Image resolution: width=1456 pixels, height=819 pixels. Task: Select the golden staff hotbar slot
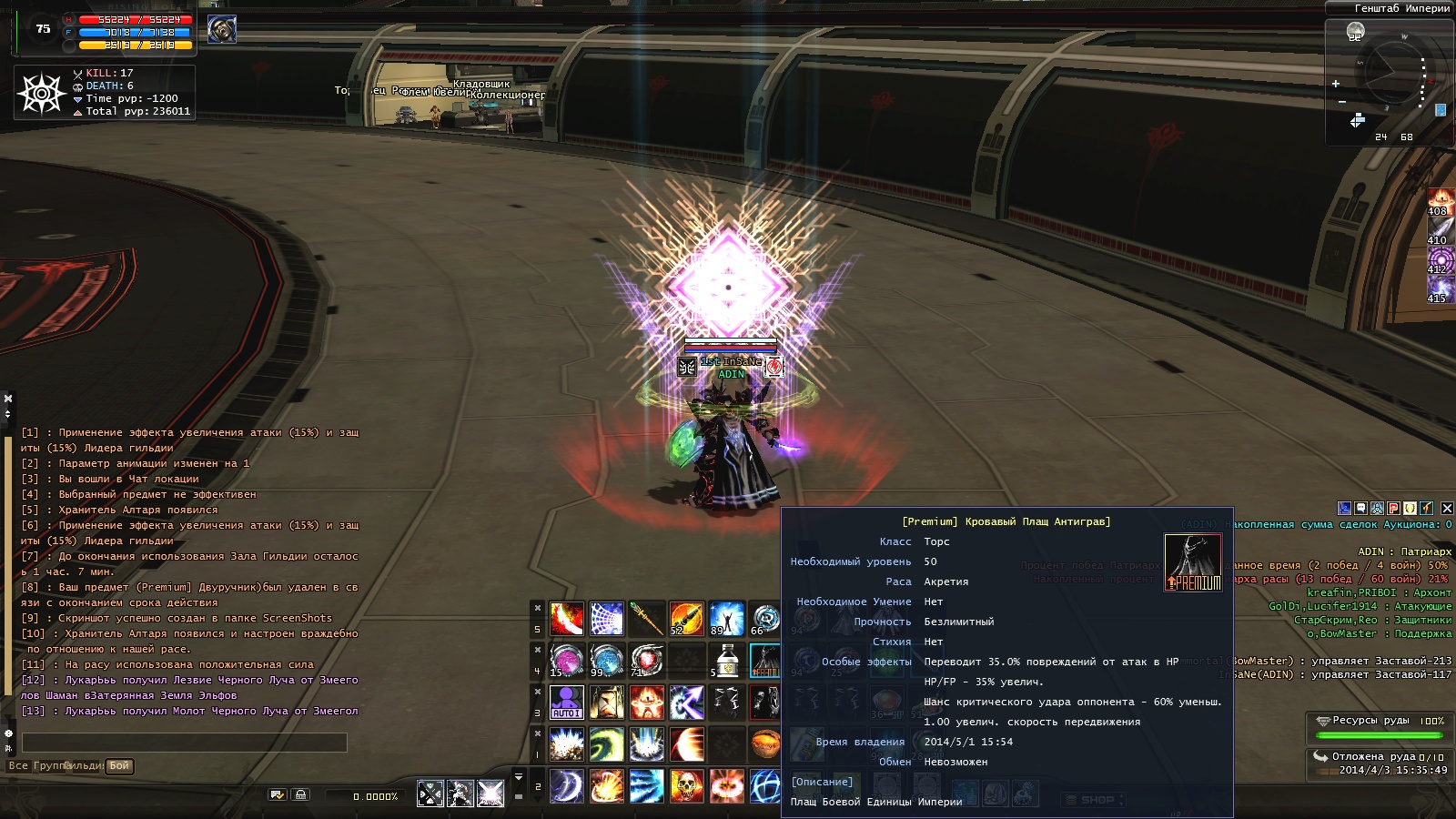646,619
